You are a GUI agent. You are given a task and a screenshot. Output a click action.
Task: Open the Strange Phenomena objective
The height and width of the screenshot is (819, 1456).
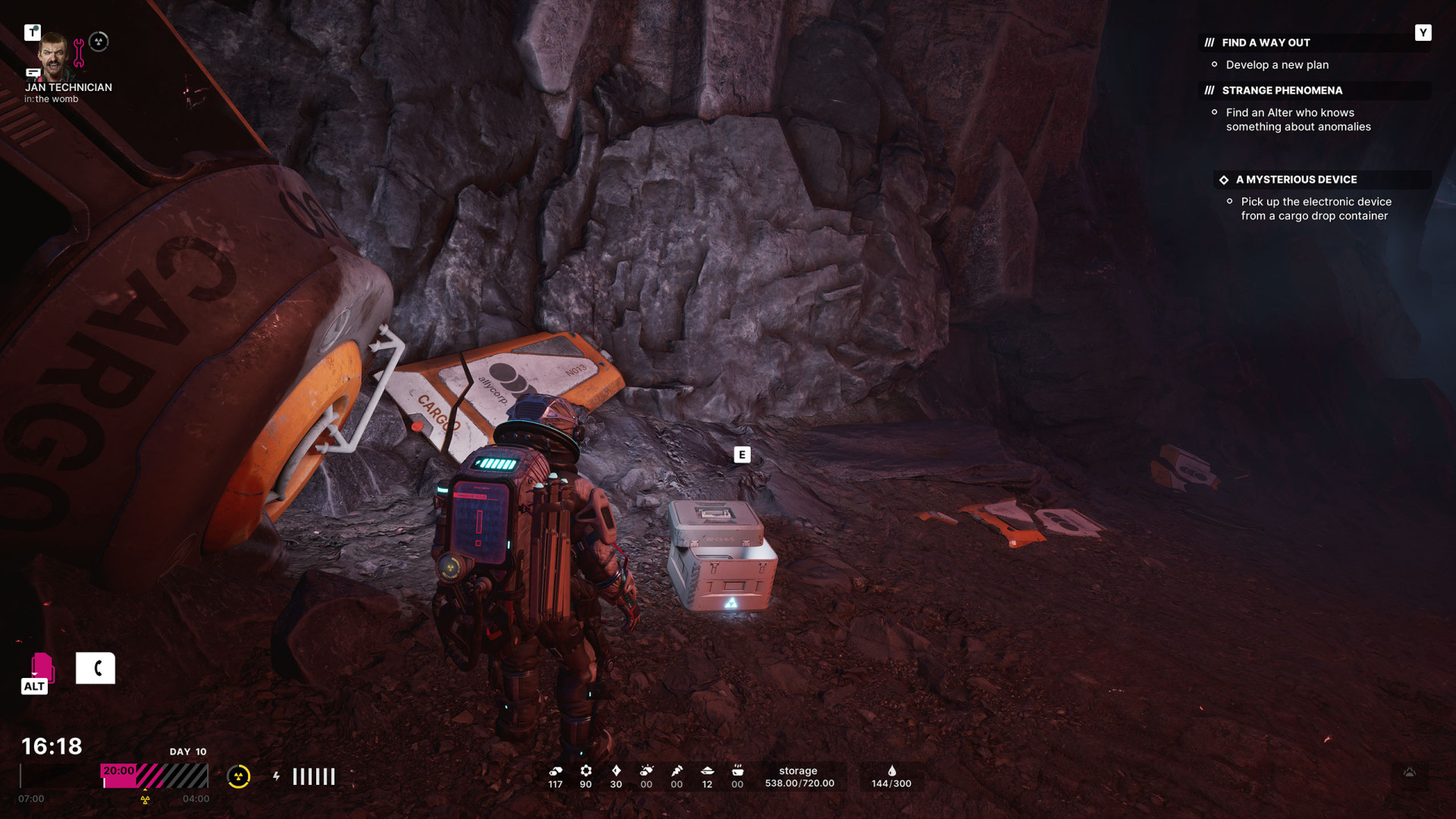coord(1282,90)
